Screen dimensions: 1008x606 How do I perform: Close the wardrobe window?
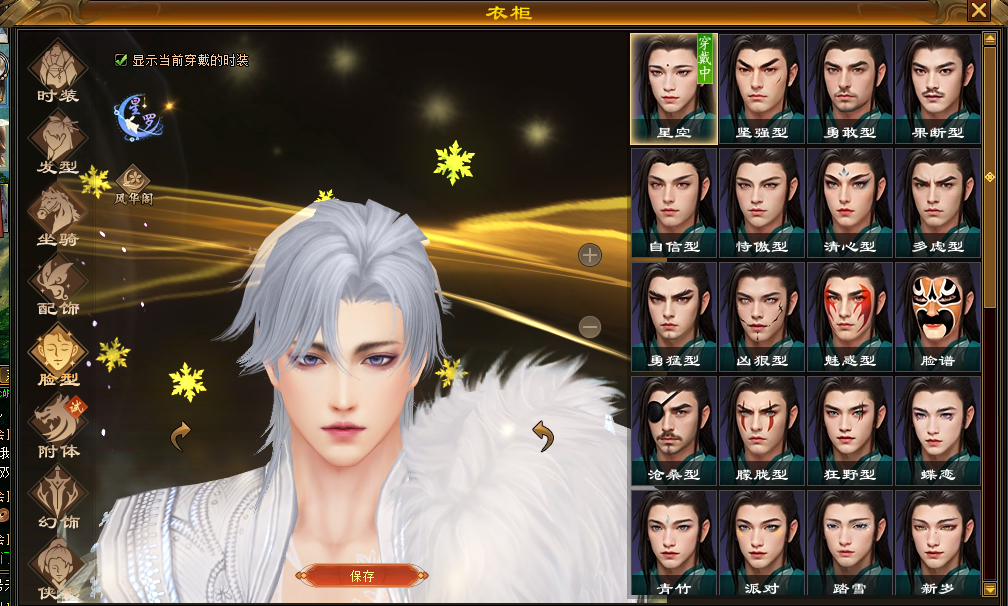tap(978, 11)
